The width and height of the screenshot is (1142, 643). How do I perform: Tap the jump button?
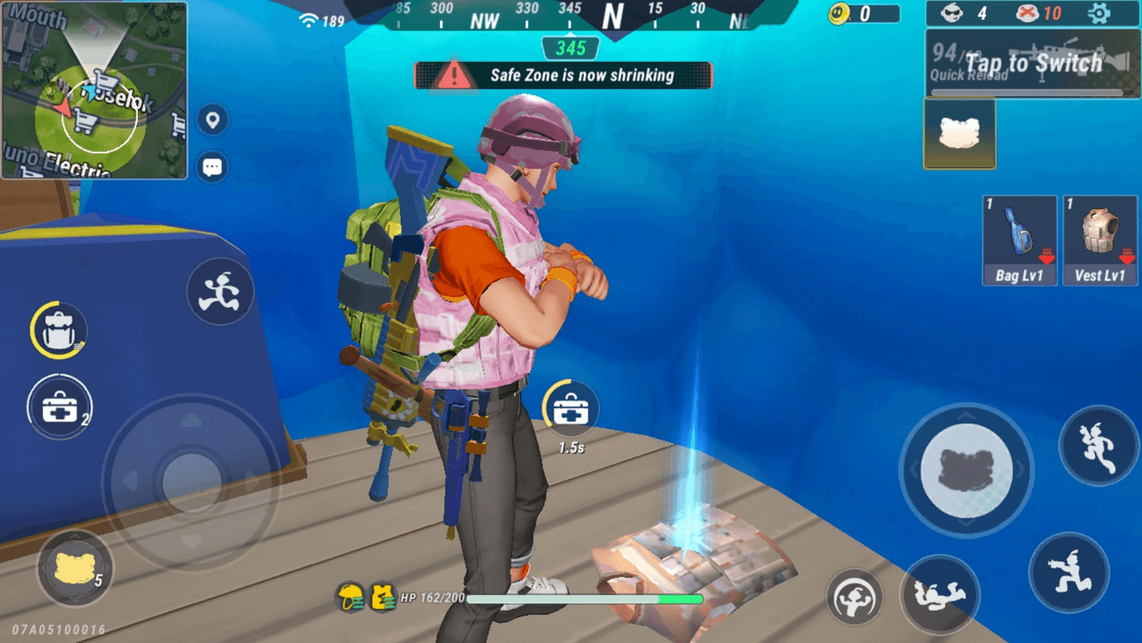pos(1098,446)
